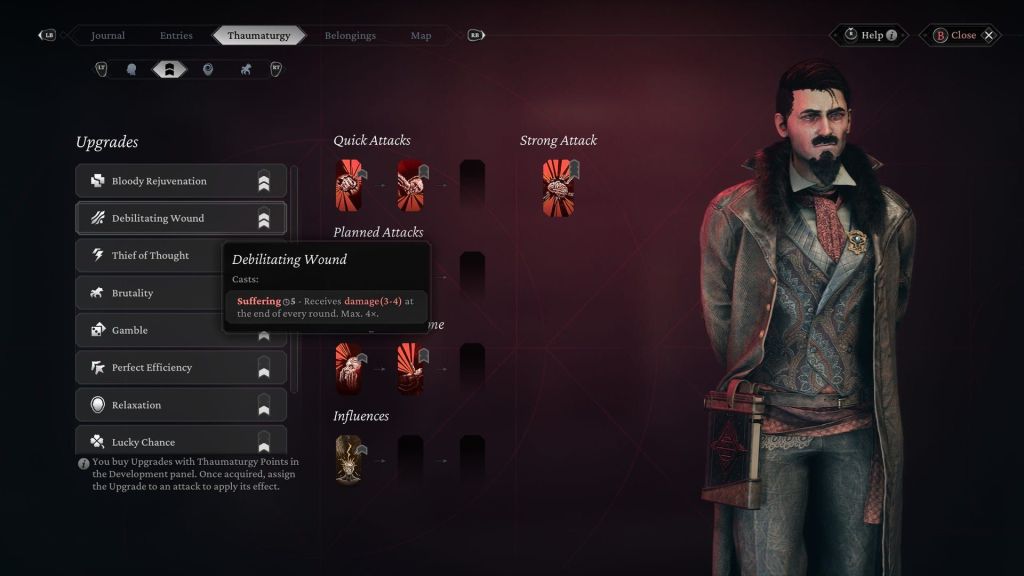Switch to the clawed creature sub-tab icon
Screen dimensions: 1024x576
(x=245, y=69)
